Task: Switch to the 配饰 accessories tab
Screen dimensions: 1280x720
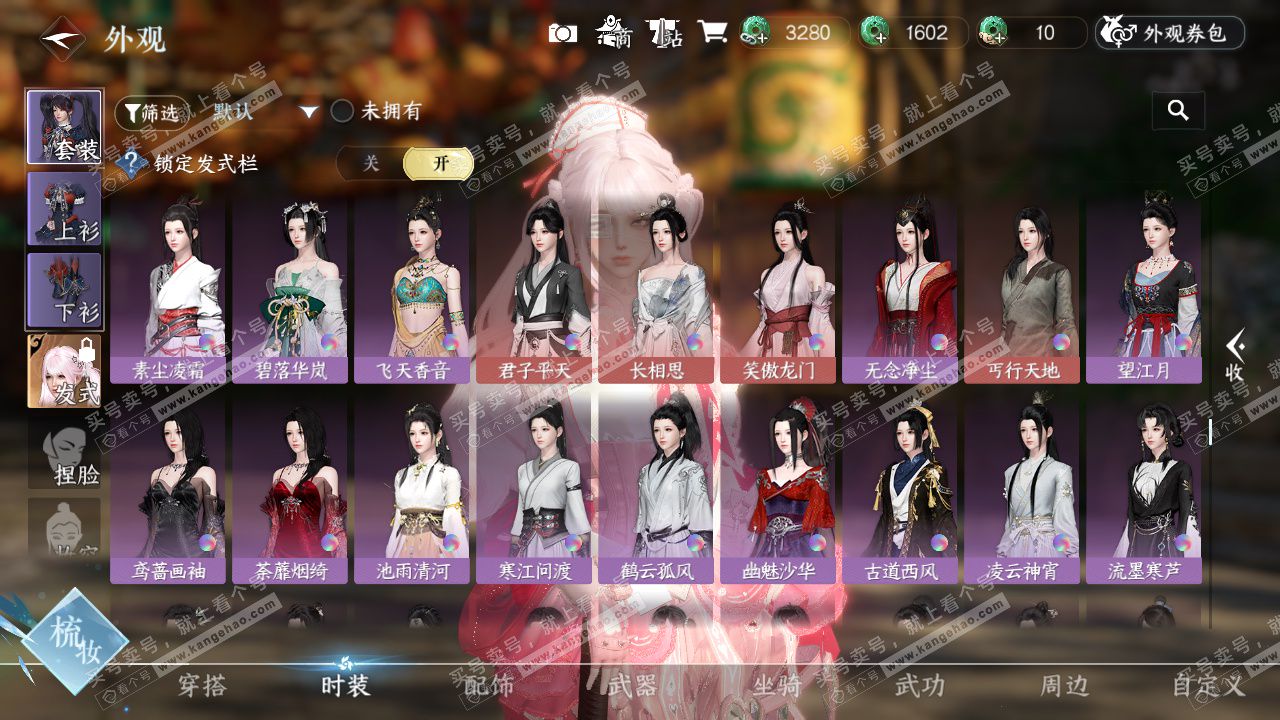Action: 489,686
